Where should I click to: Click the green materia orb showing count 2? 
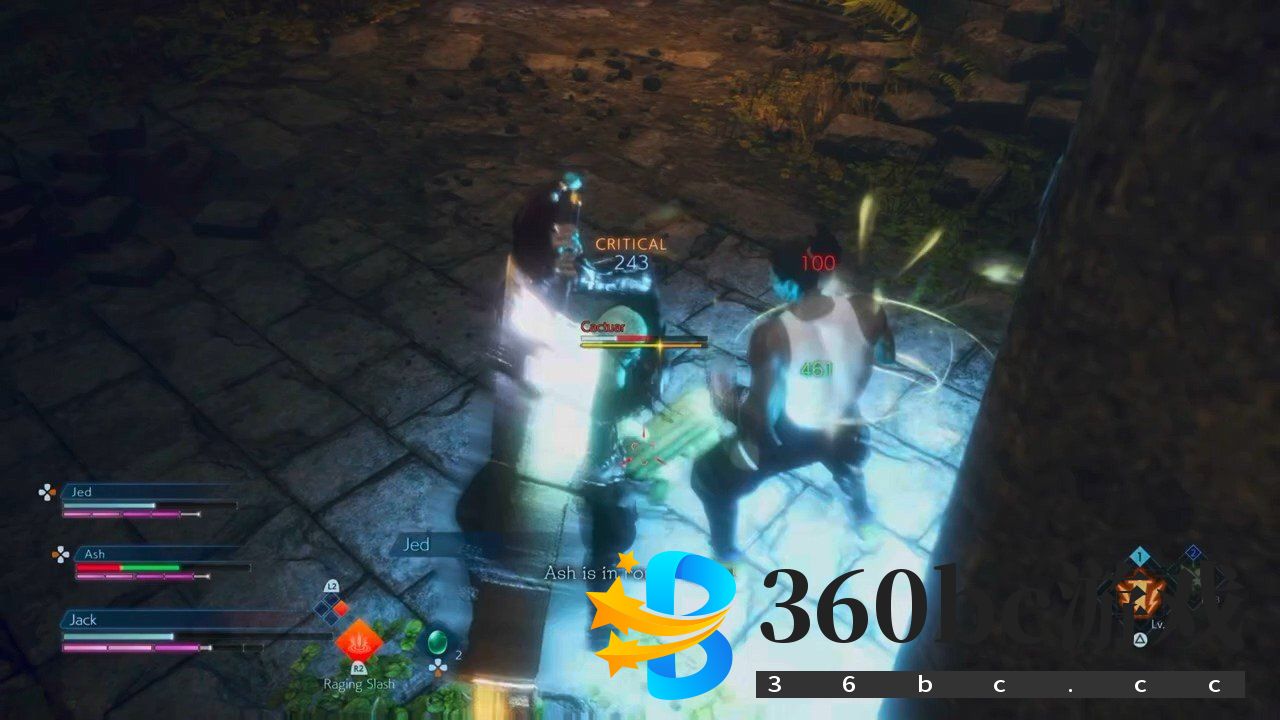438,641
